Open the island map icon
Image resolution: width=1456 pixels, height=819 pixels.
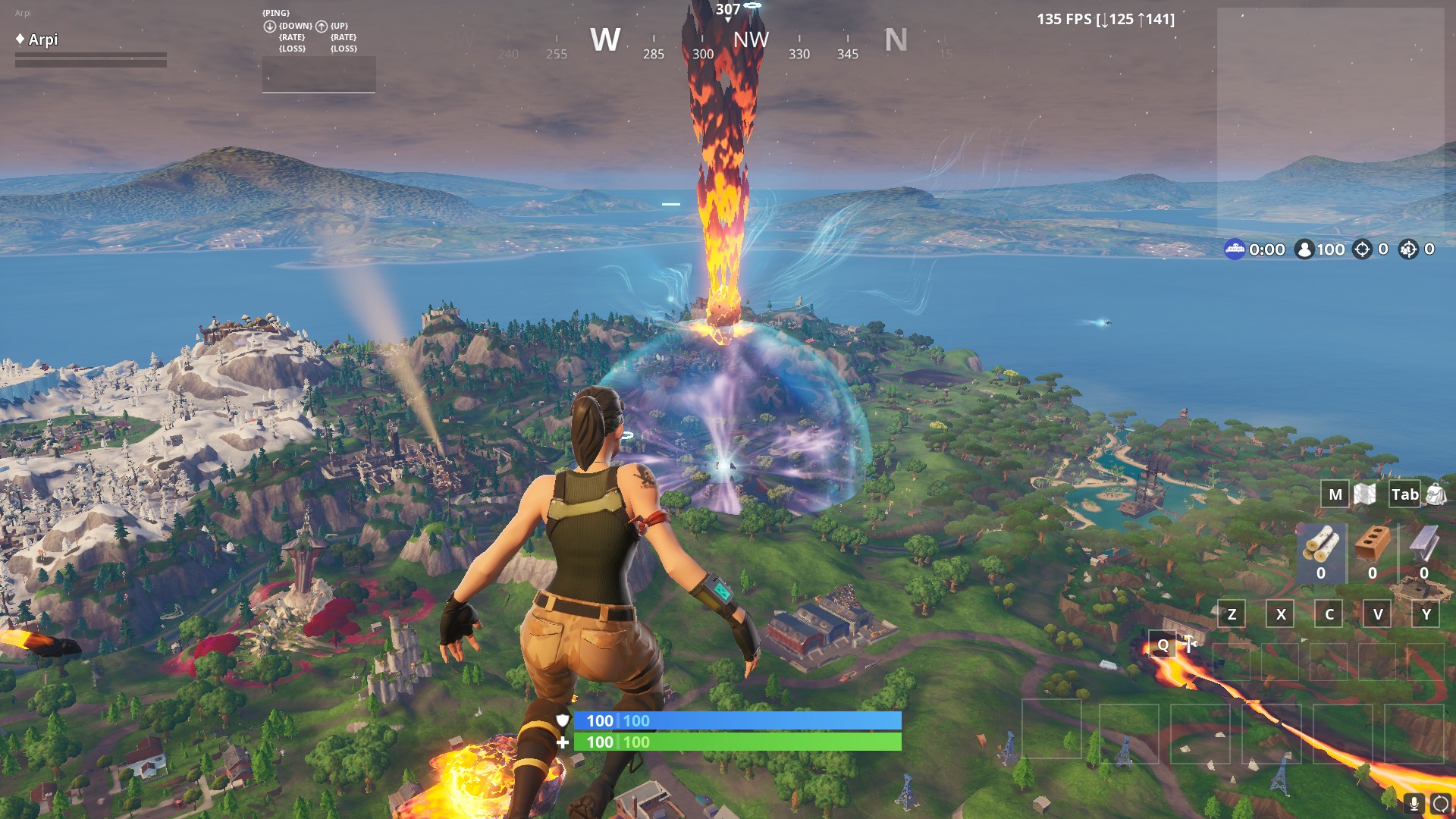click(x=1364, y=494)
